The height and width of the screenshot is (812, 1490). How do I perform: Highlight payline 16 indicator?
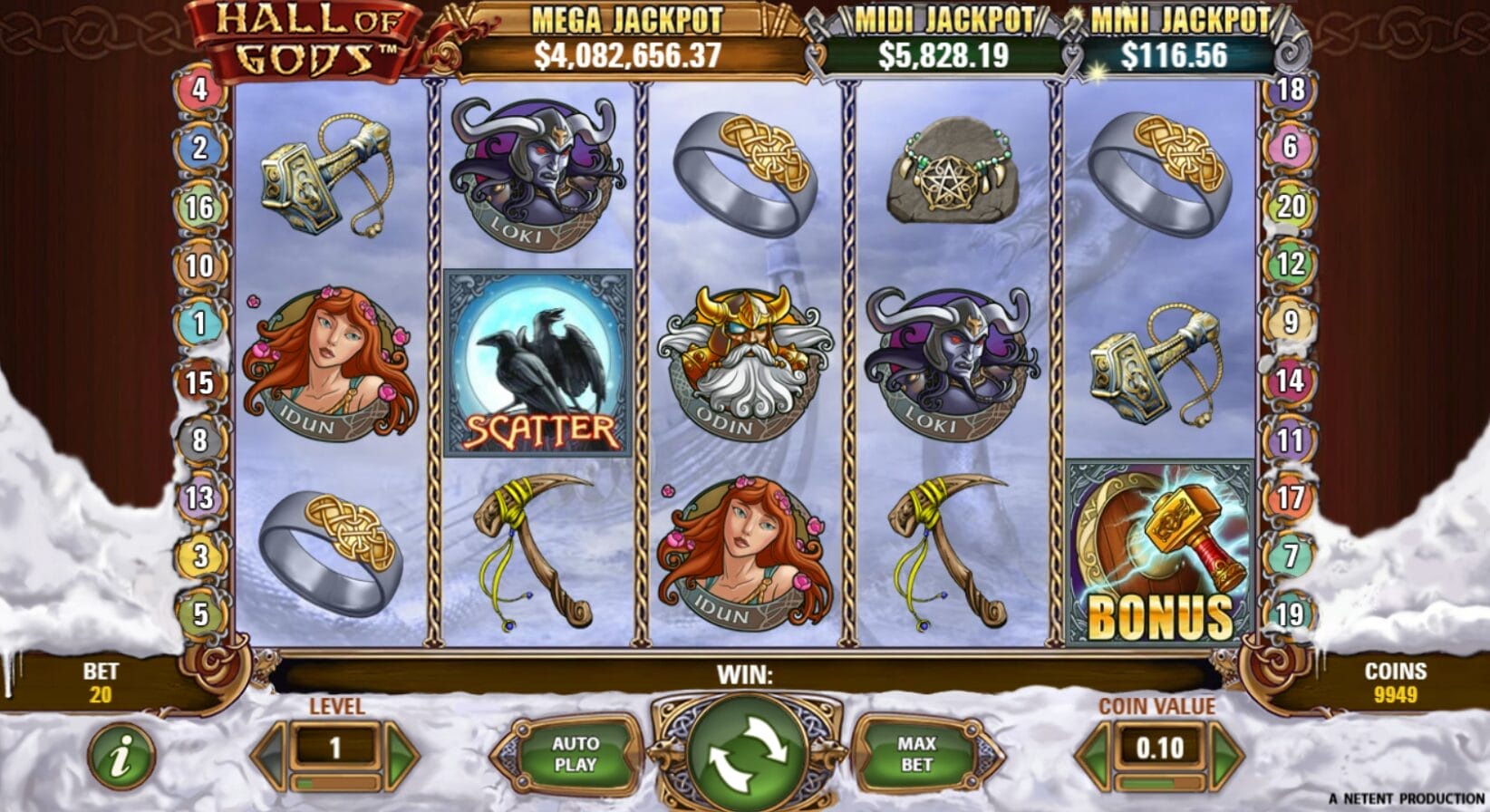199,208
